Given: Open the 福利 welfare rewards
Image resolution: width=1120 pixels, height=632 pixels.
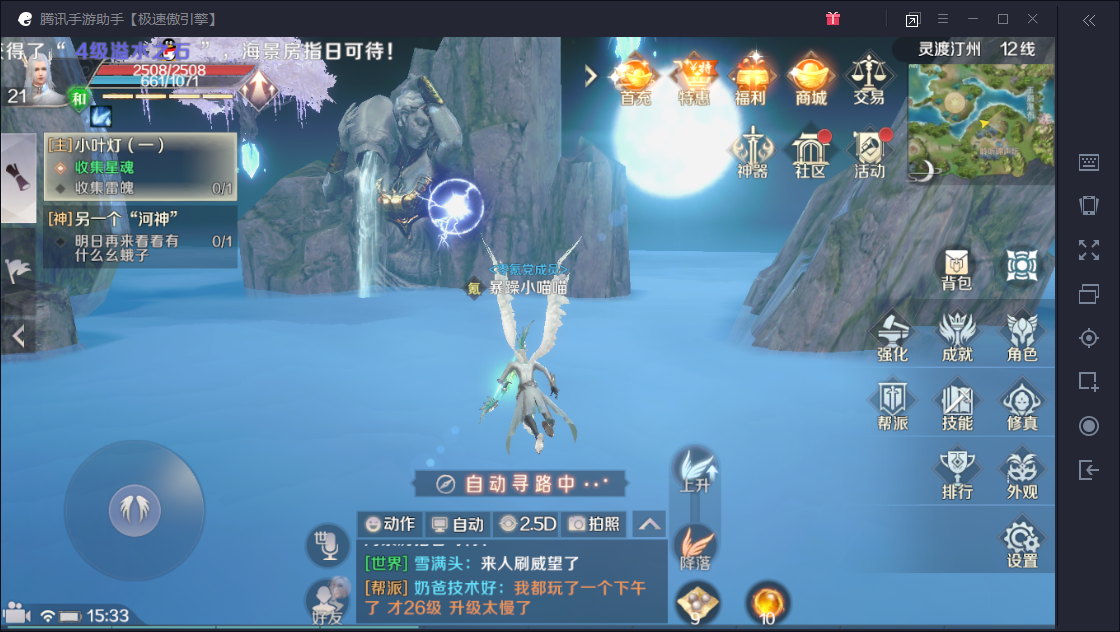Looking at the screenshot, I should [750, 78].
